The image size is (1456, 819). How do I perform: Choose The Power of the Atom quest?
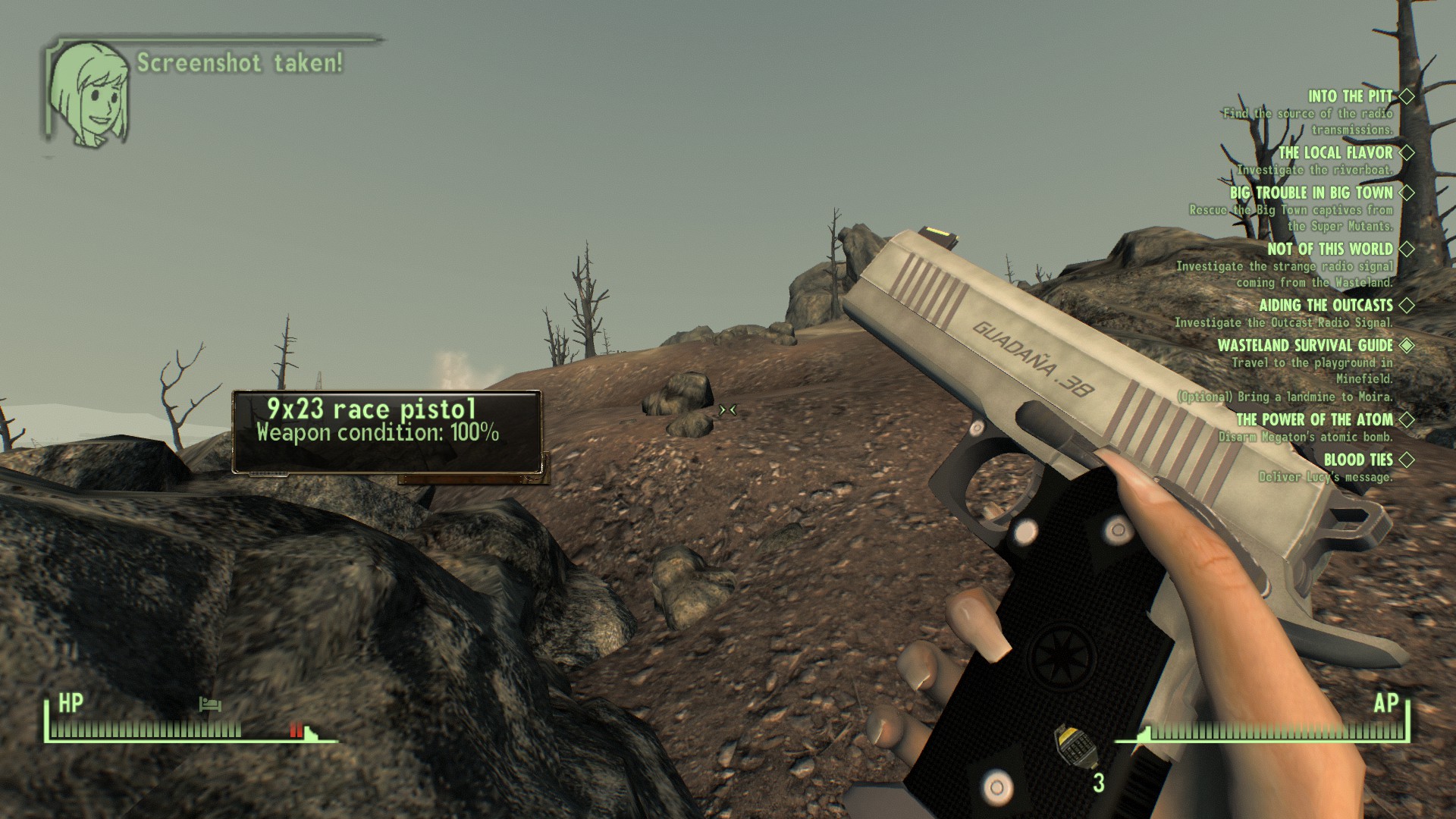[1314, 419]
